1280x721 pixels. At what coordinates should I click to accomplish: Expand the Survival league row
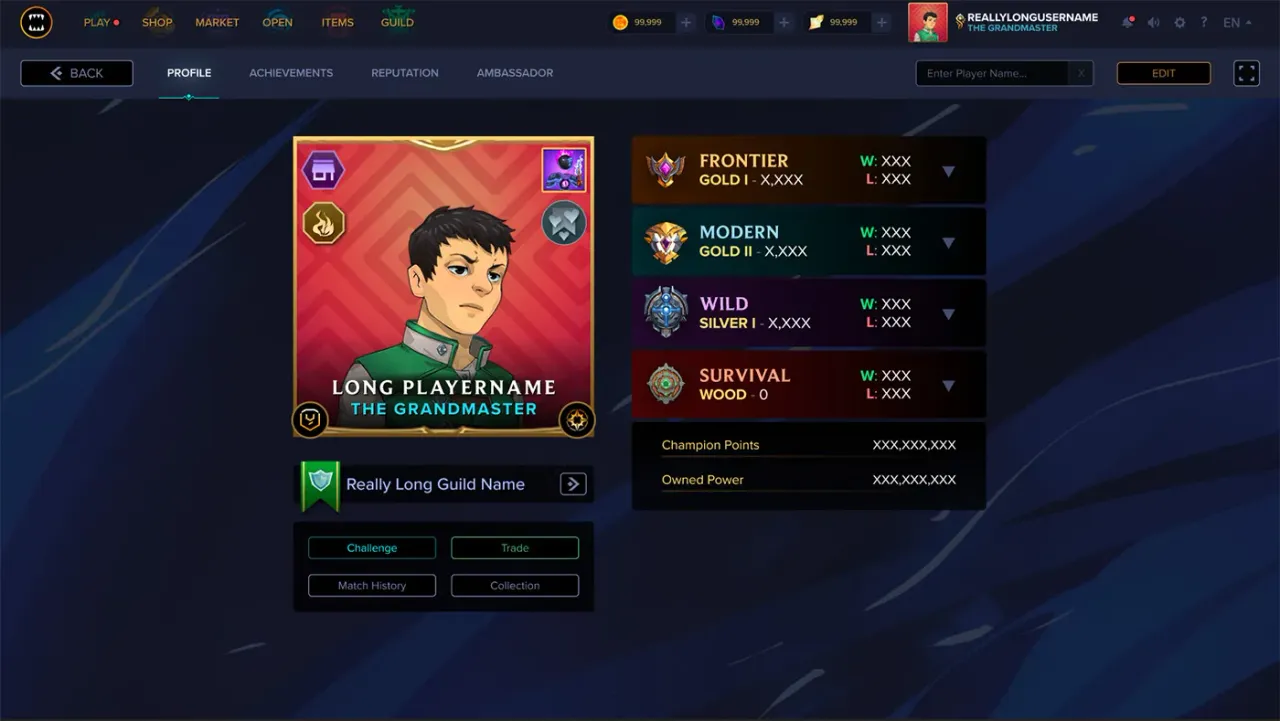[948, 386]
